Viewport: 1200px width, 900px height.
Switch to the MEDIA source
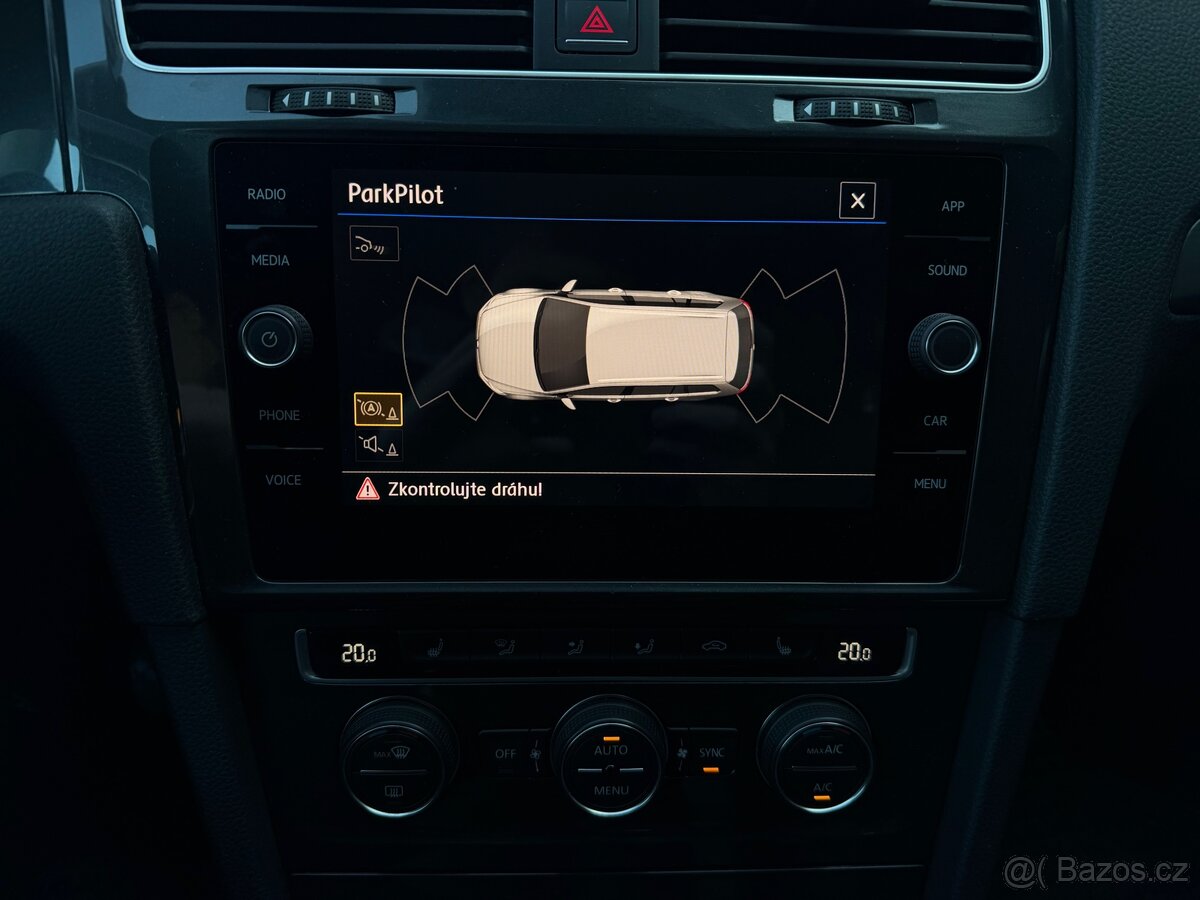tap(269, 260)
